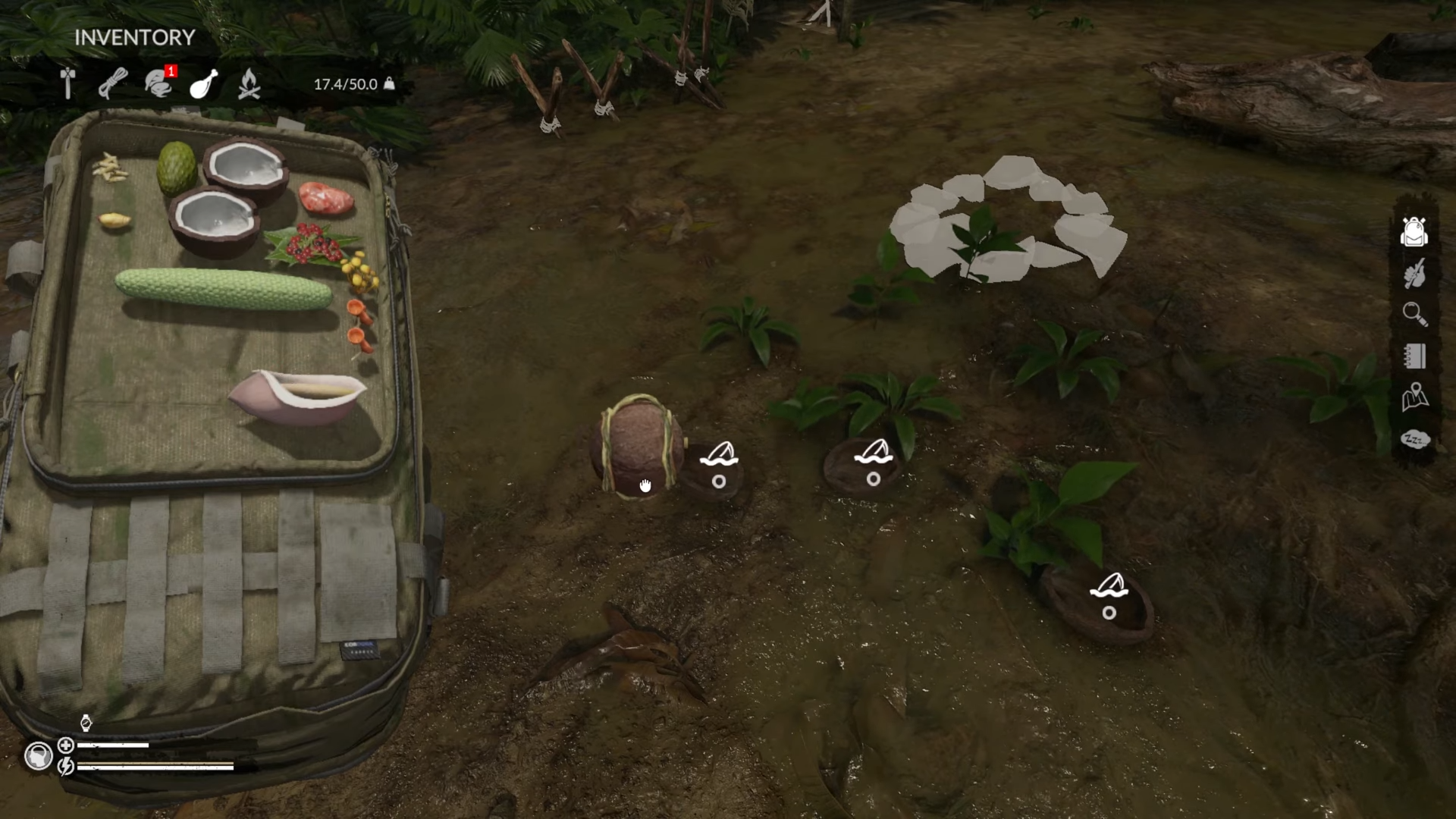This screenshot has width=1456, height=819.
Task: Activate the magnifying glass inspect icon
Action: tap(1414, 314)
